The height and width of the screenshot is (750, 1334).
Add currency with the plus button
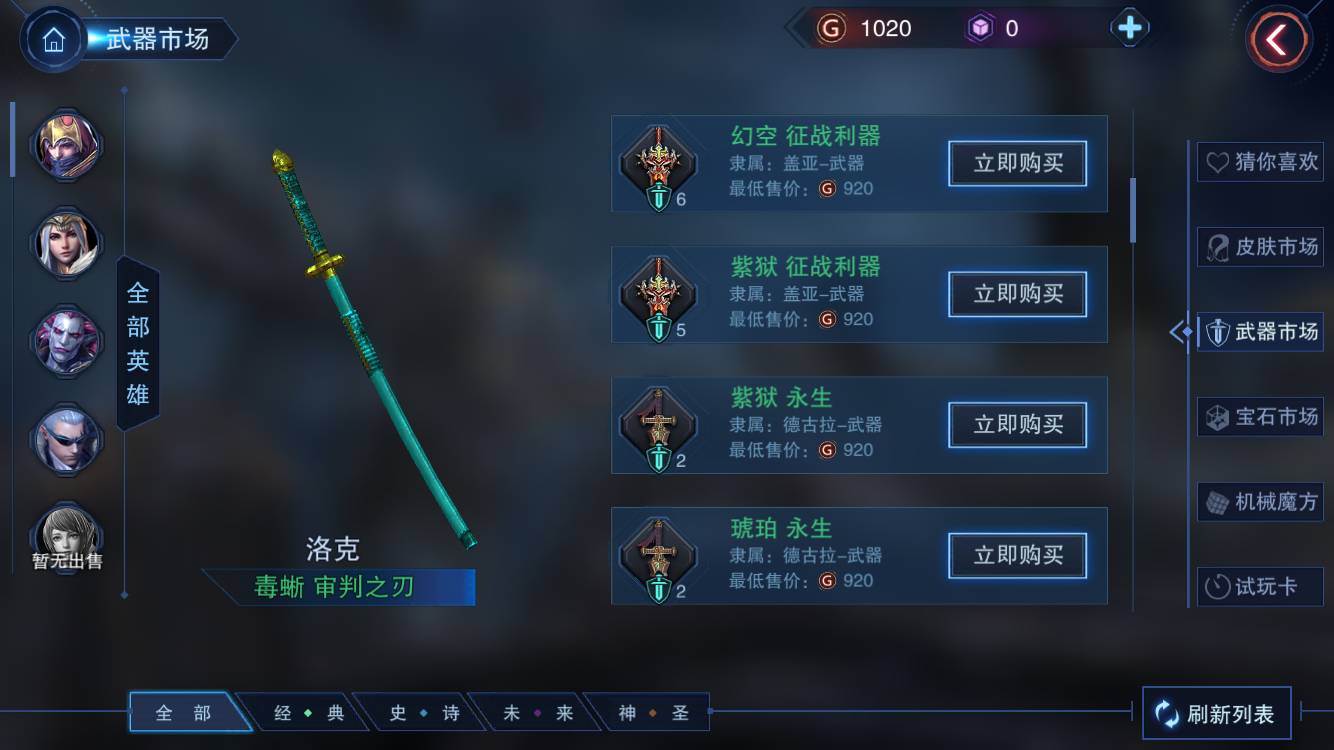tap(1129, 28)
